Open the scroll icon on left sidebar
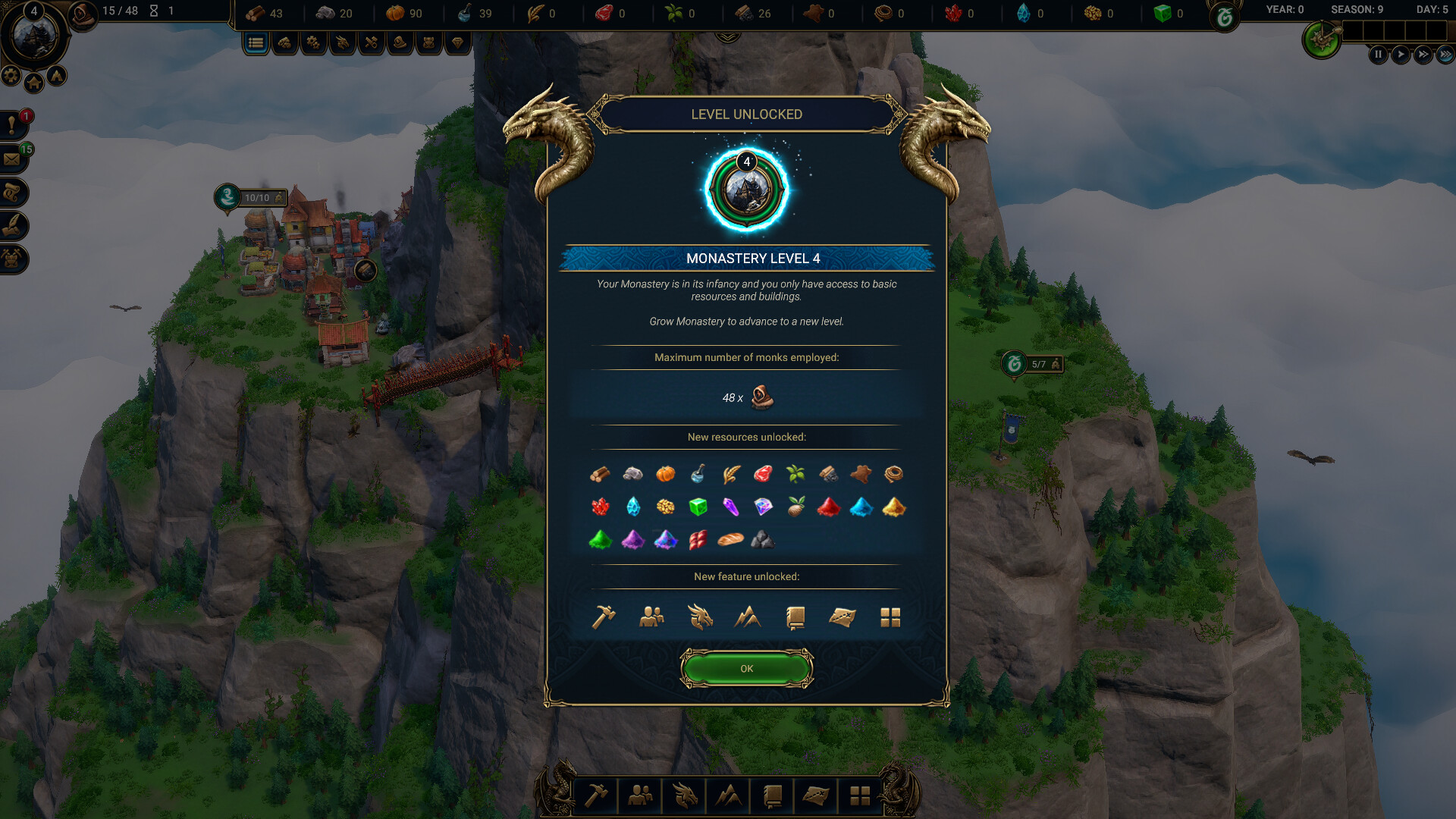 click(x=13, y=193)
